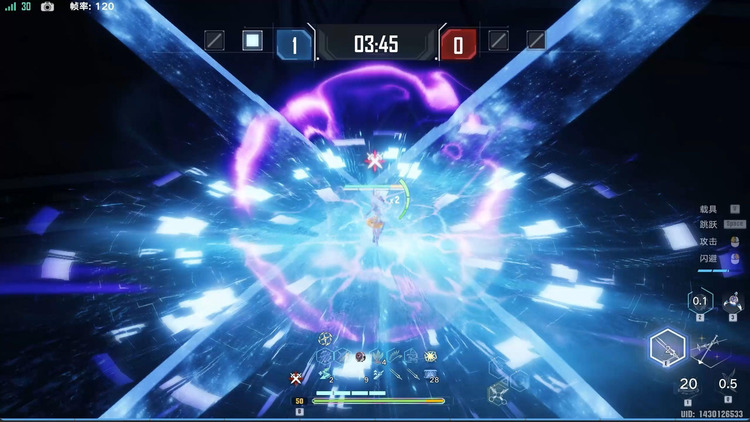Viewport: 750px width, 422px height.
Task: Activate the highlighted hexagon sword skill
Action: coord(667,348)
